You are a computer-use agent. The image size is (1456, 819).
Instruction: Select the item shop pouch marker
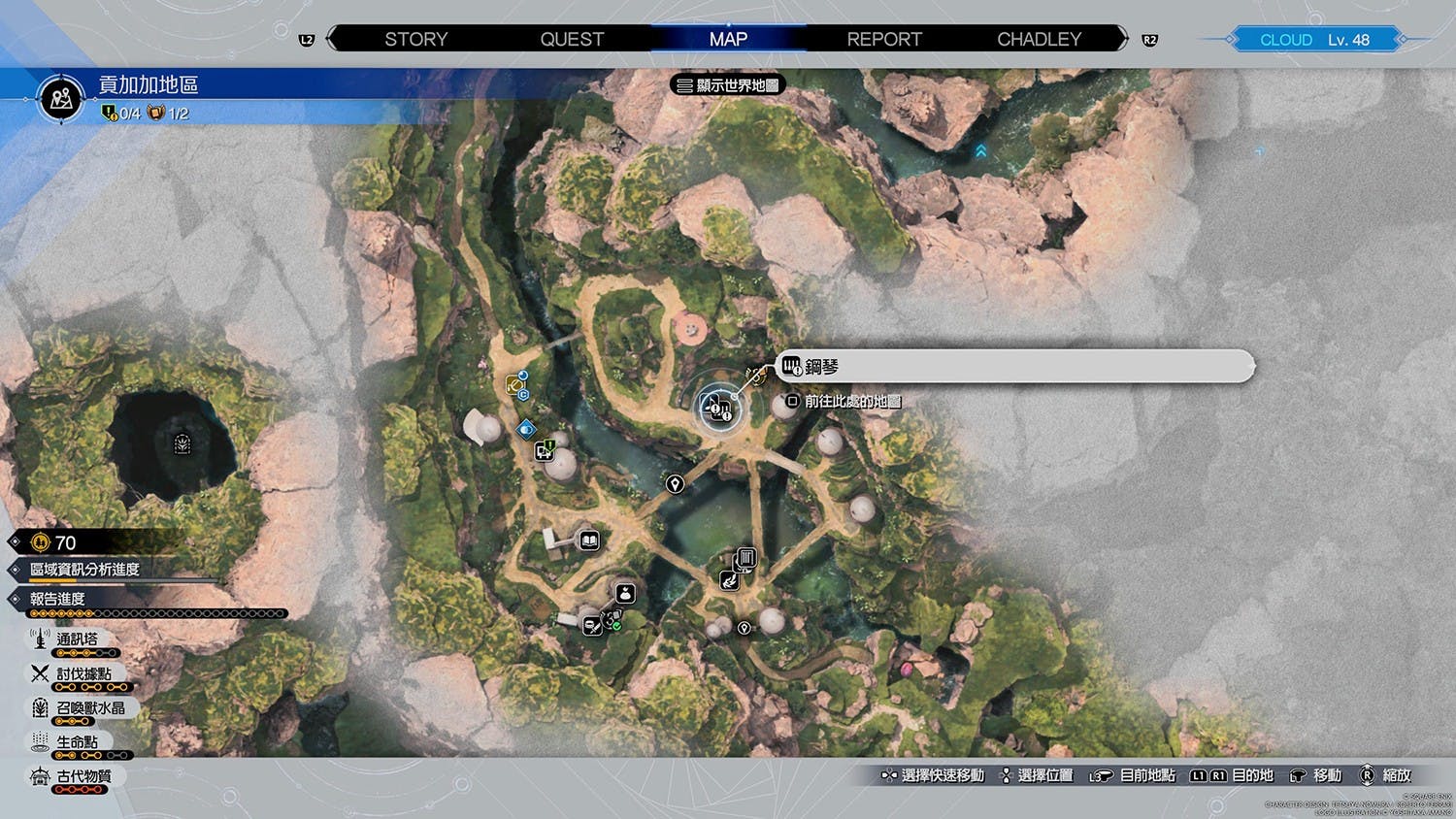625,593
